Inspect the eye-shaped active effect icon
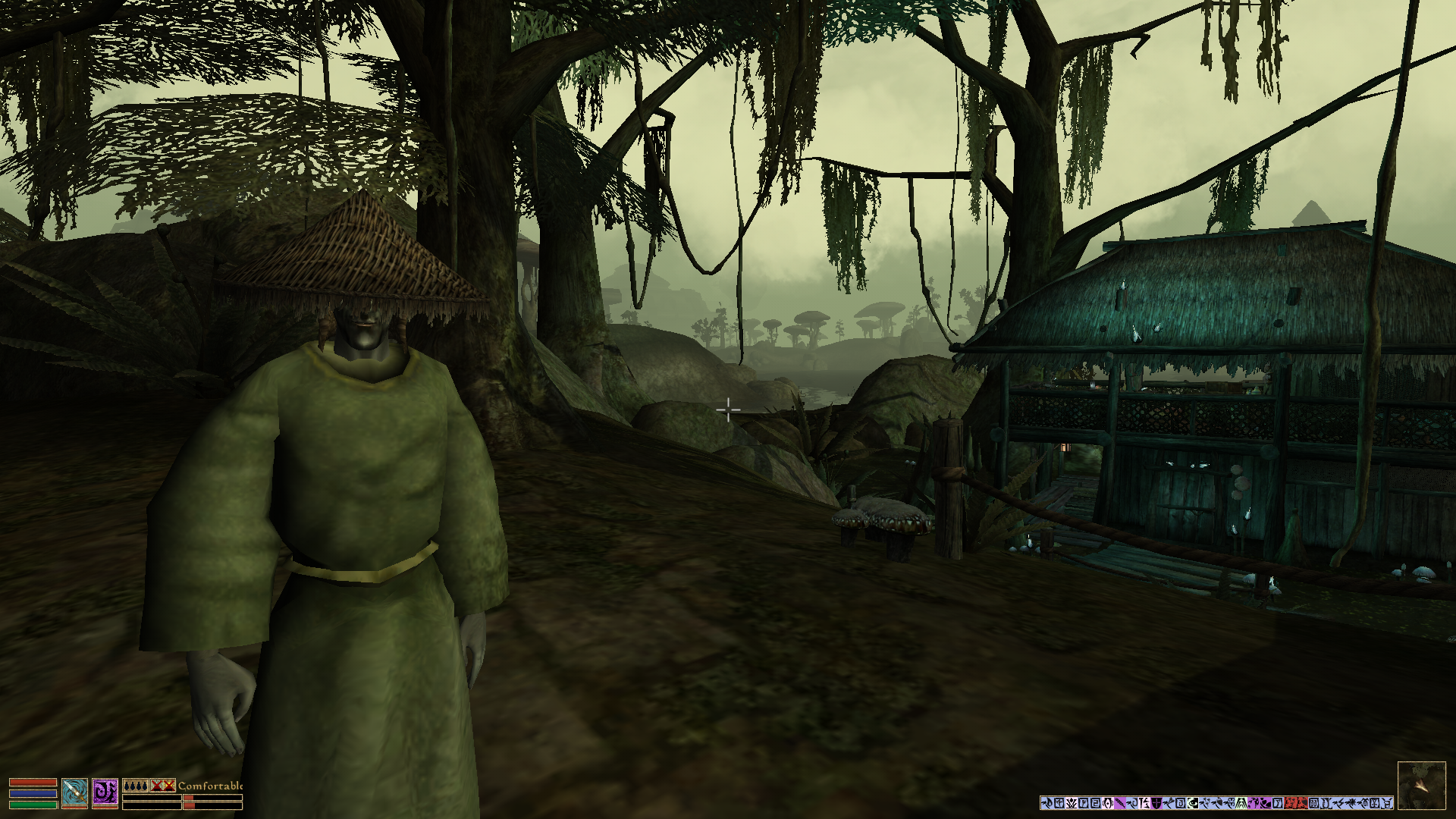 1193,803
